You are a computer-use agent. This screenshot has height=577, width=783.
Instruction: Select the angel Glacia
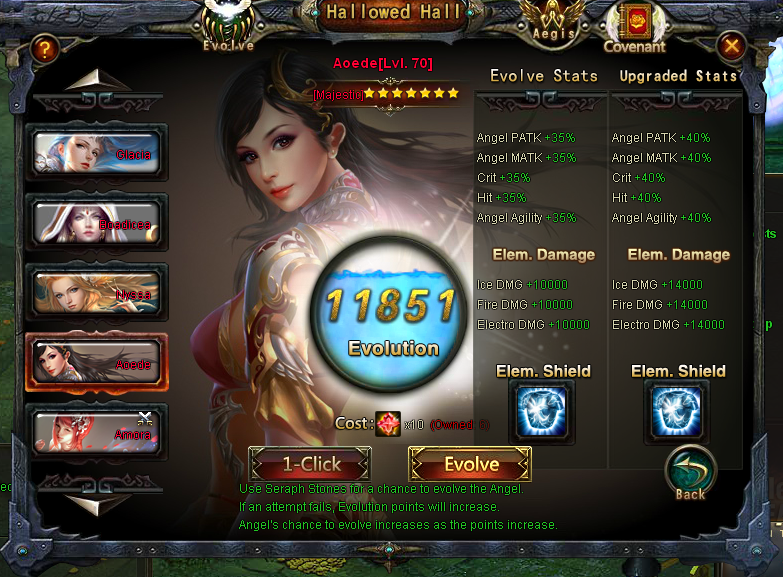97,152
